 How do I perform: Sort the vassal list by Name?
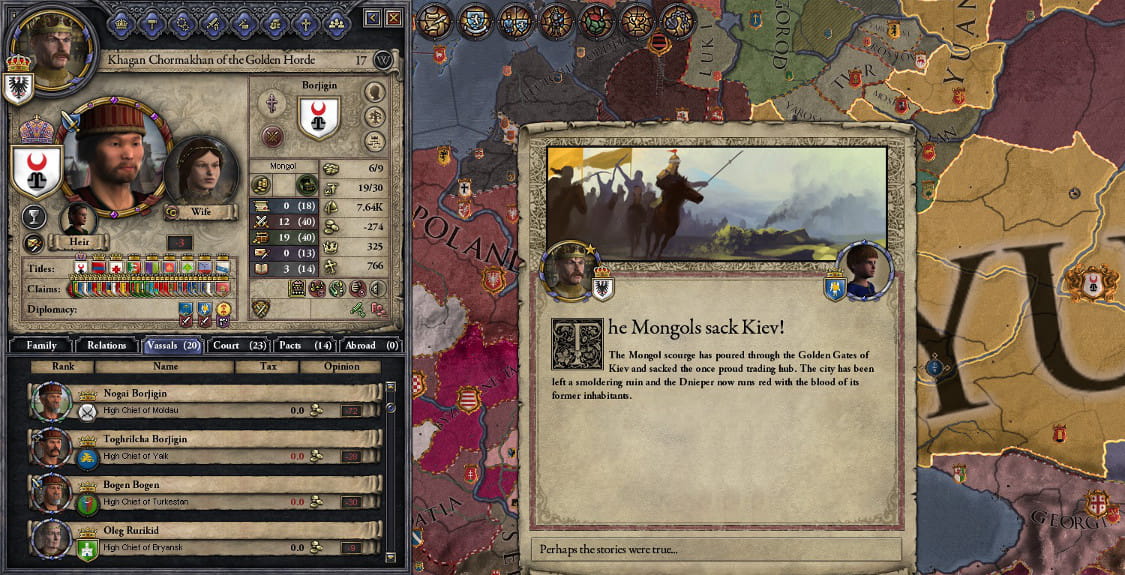[165, 367]
